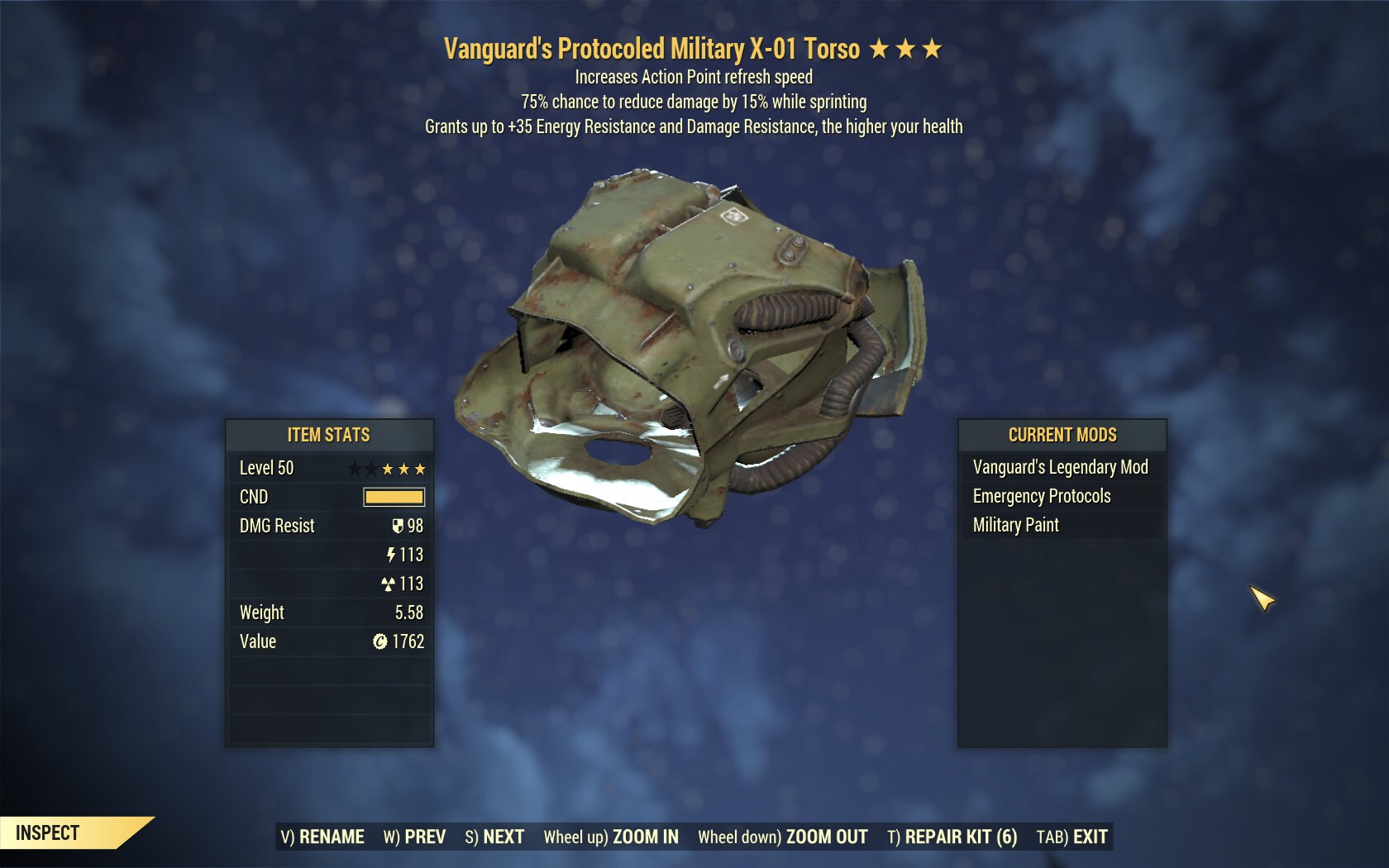
Task: Click the ITEM STATS panel header
Action: point(328,435)
